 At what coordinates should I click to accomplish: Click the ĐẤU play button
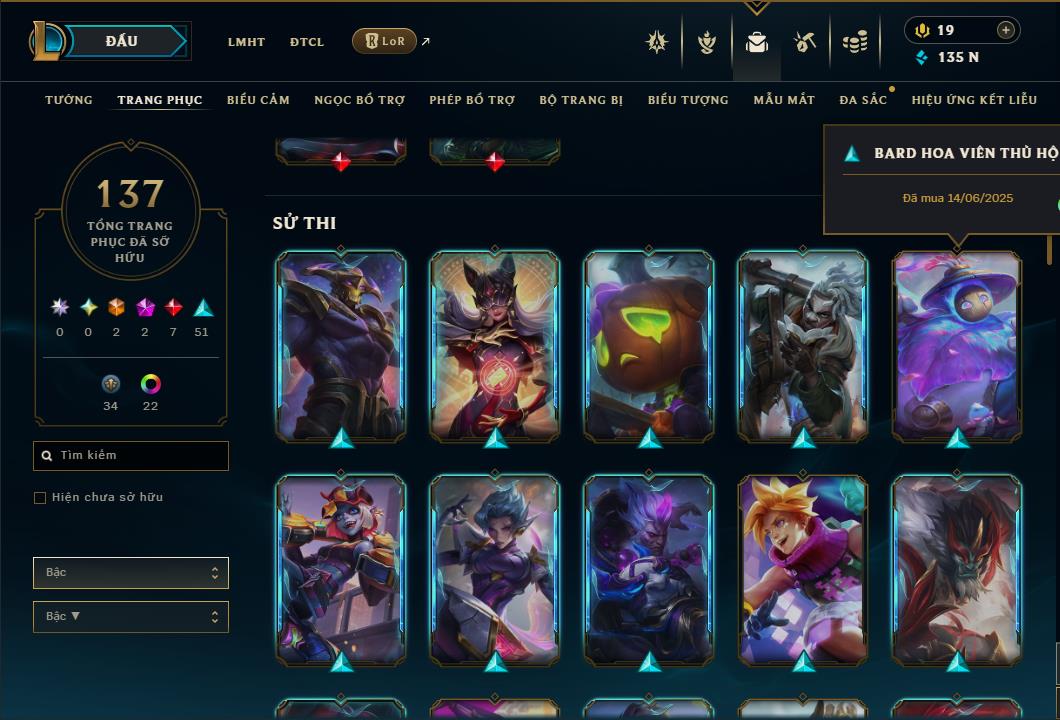pos(121,41)
